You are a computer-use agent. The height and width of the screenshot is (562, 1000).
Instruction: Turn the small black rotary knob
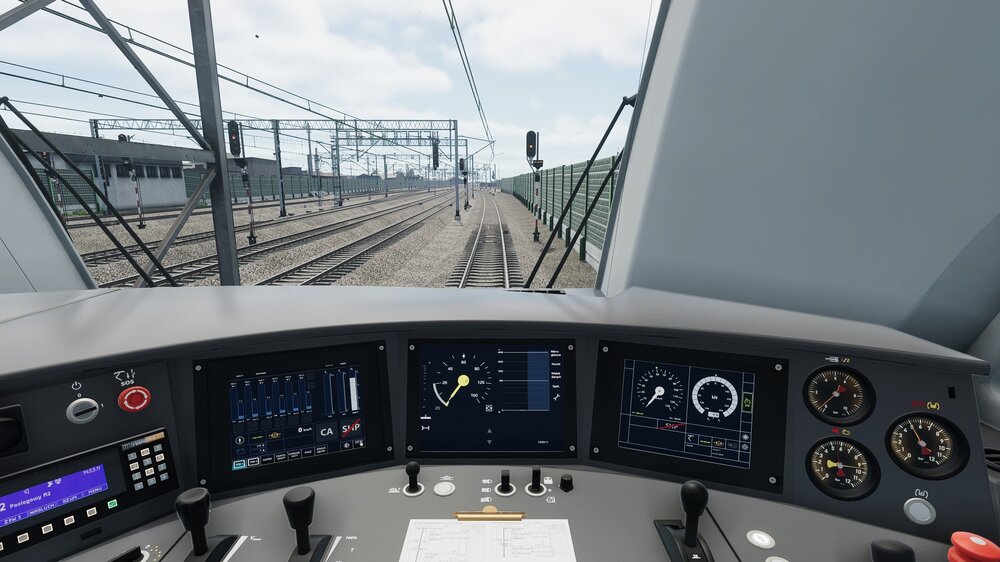pos(567,483)
